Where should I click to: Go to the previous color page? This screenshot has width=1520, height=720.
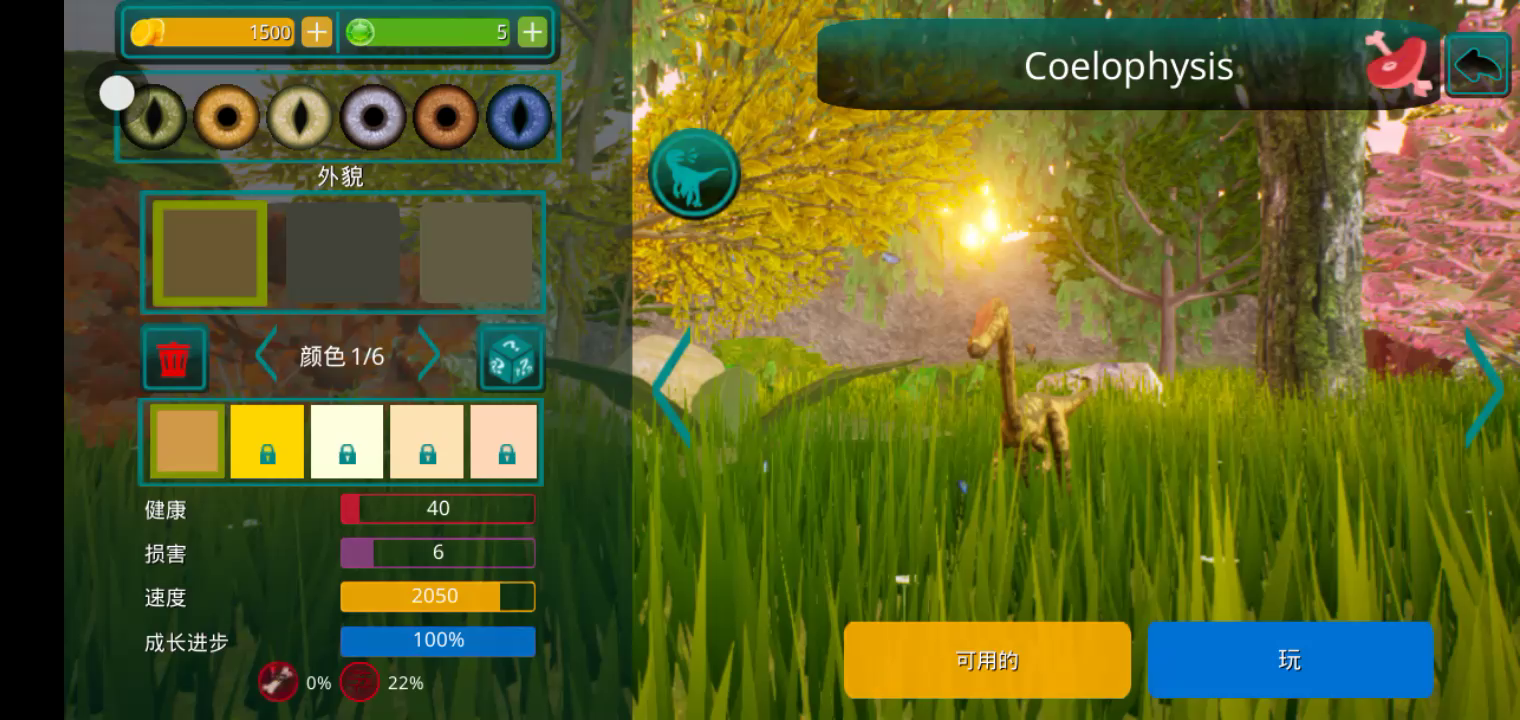click(266, 354)
